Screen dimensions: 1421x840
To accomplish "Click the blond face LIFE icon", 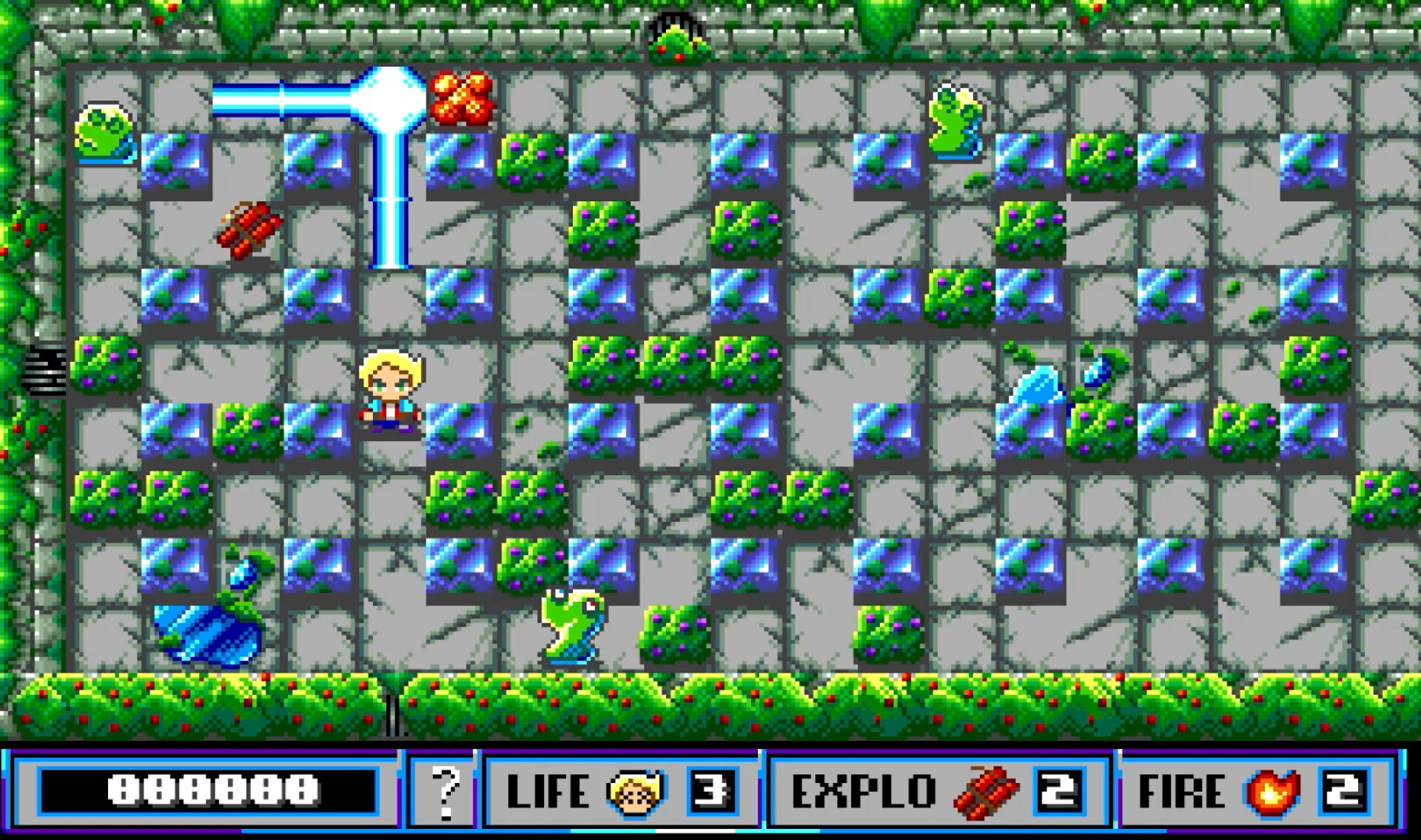I will 635,792.
